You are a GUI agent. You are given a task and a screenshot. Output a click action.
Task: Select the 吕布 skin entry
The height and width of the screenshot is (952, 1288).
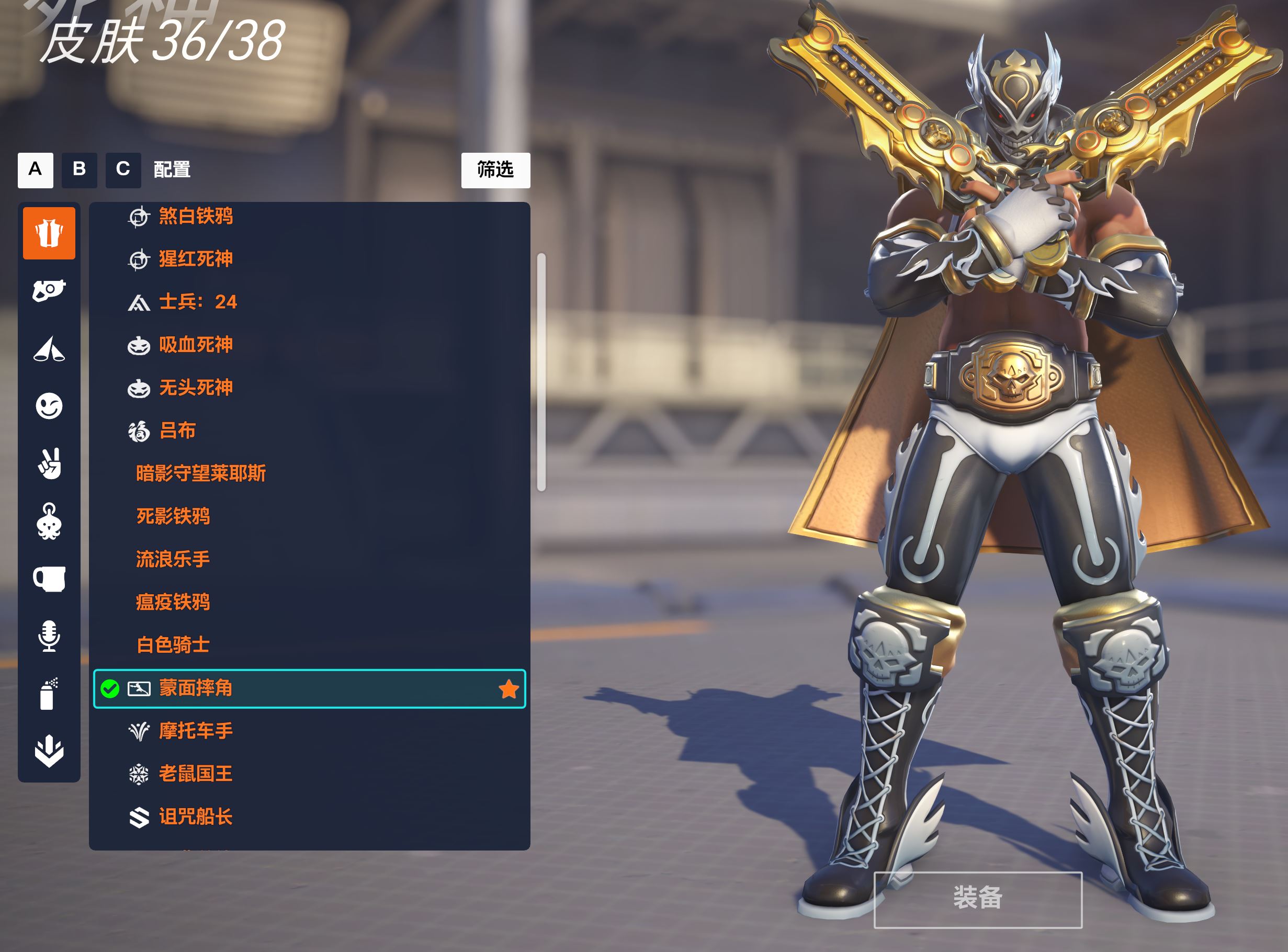(x=177, y=430)
